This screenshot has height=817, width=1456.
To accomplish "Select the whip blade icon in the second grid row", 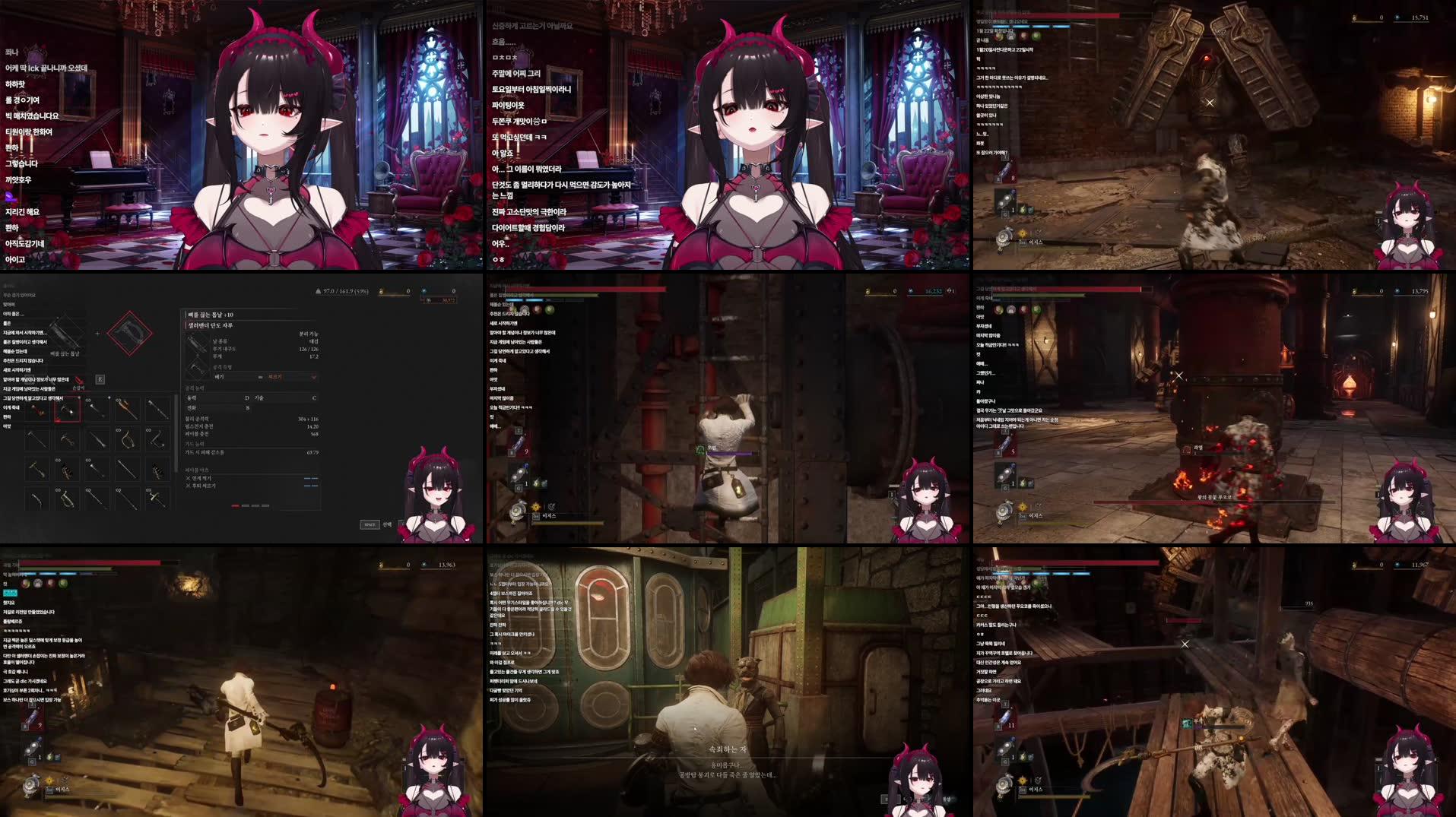I will 127,438.
